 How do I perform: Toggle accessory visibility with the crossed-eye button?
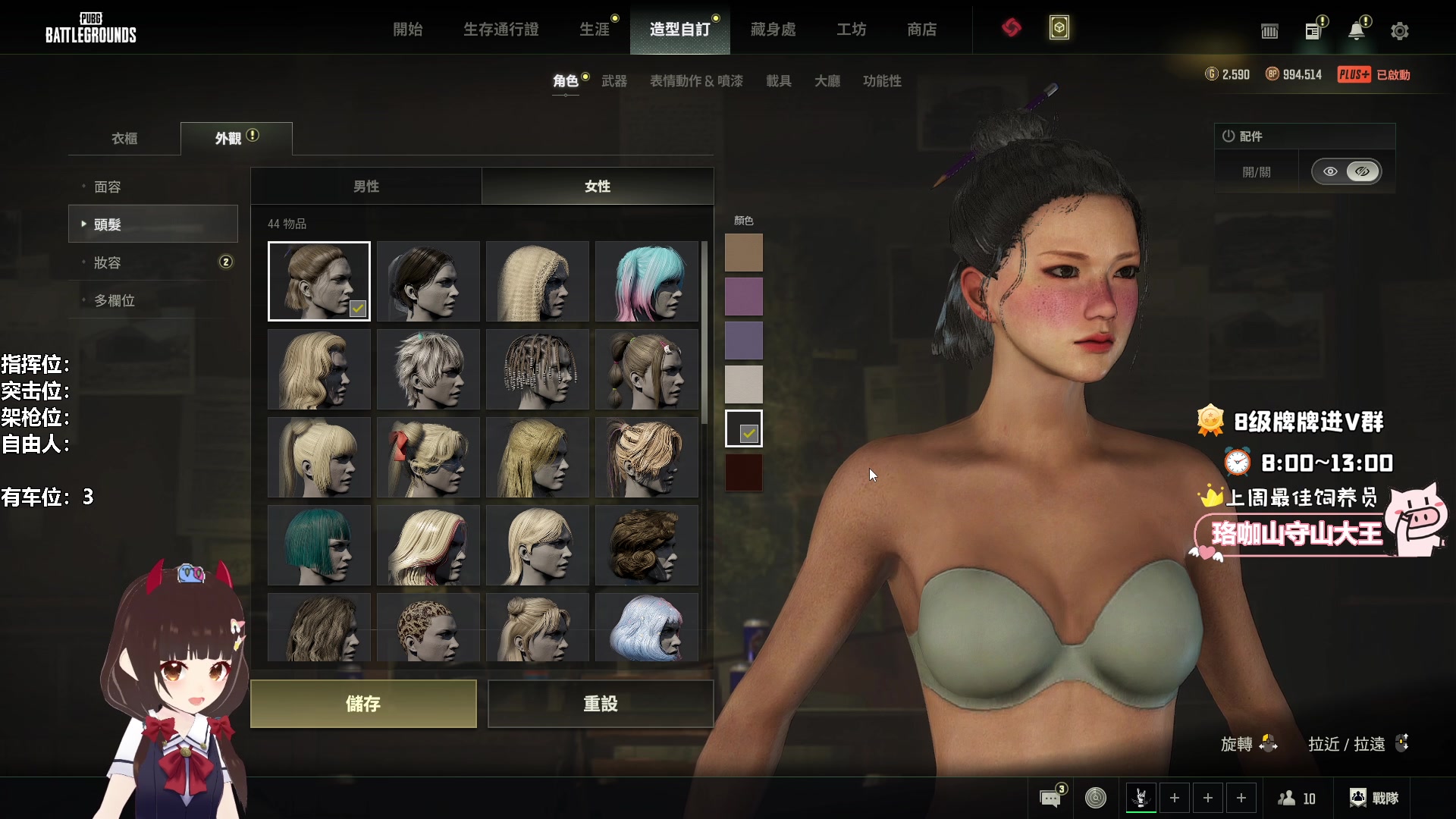1362,171
